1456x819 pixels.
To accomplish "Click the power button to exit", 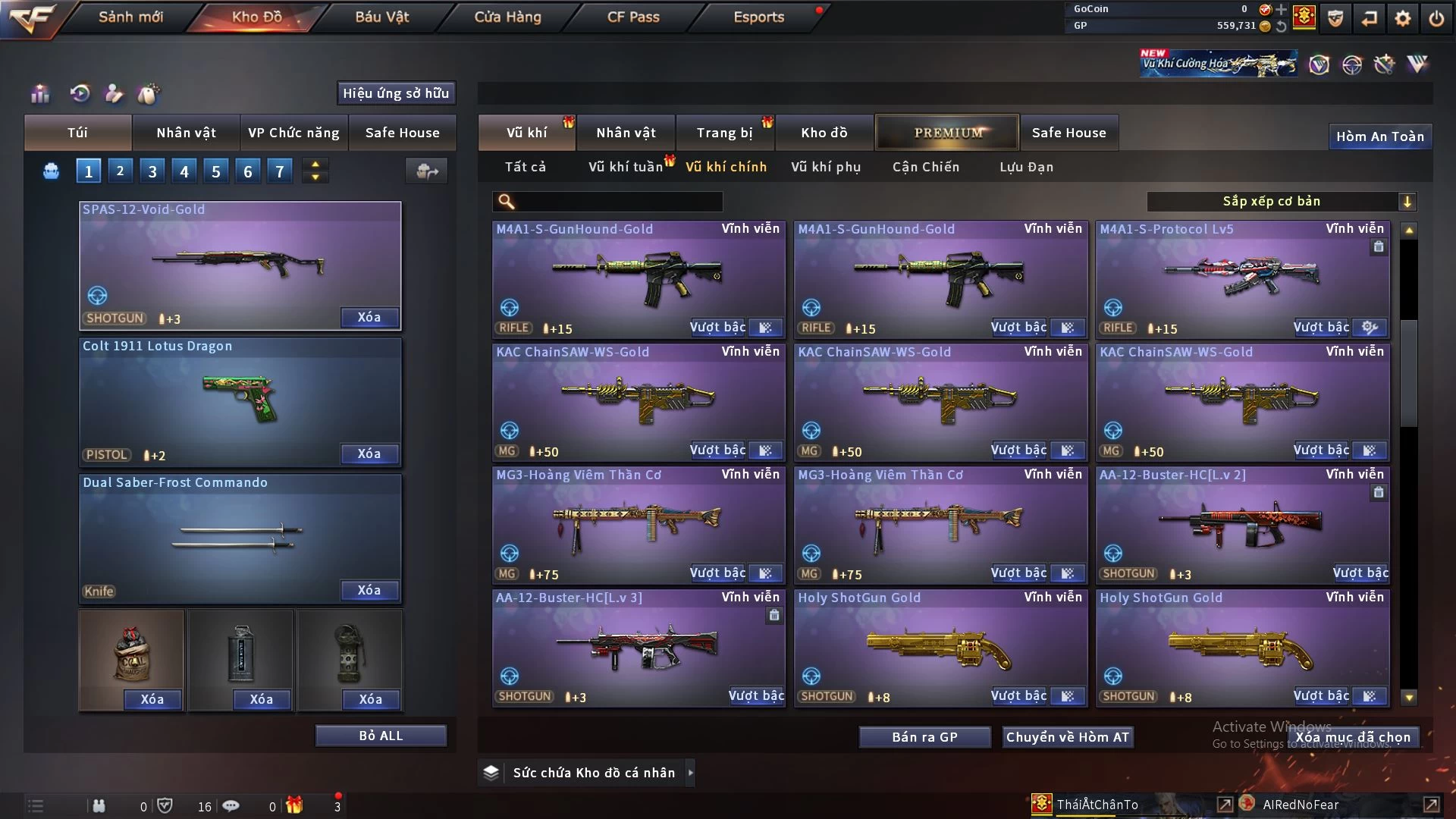I will tap(1436, 18).
